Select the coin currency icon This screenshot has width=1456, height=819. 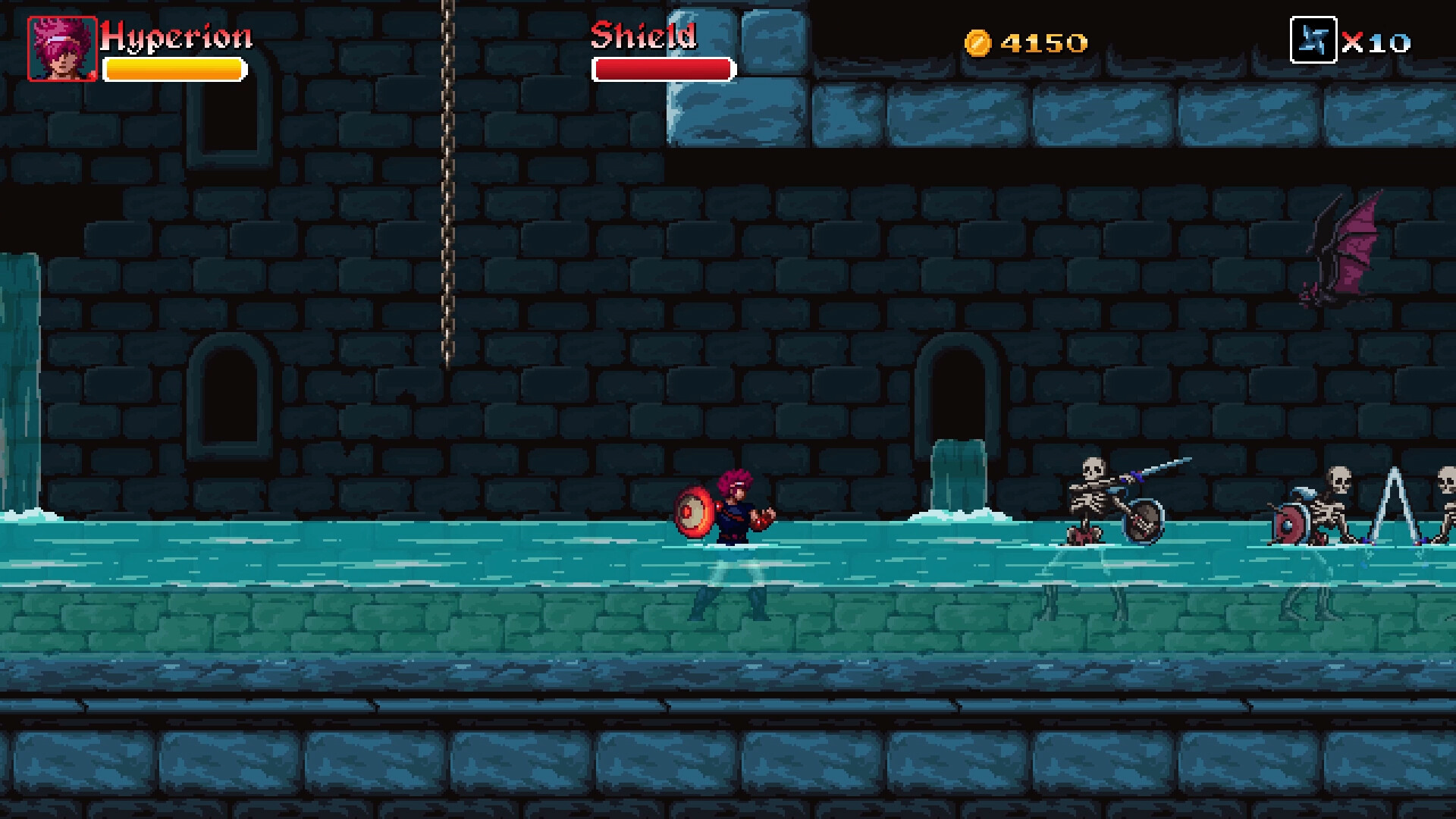click(978, 42)
